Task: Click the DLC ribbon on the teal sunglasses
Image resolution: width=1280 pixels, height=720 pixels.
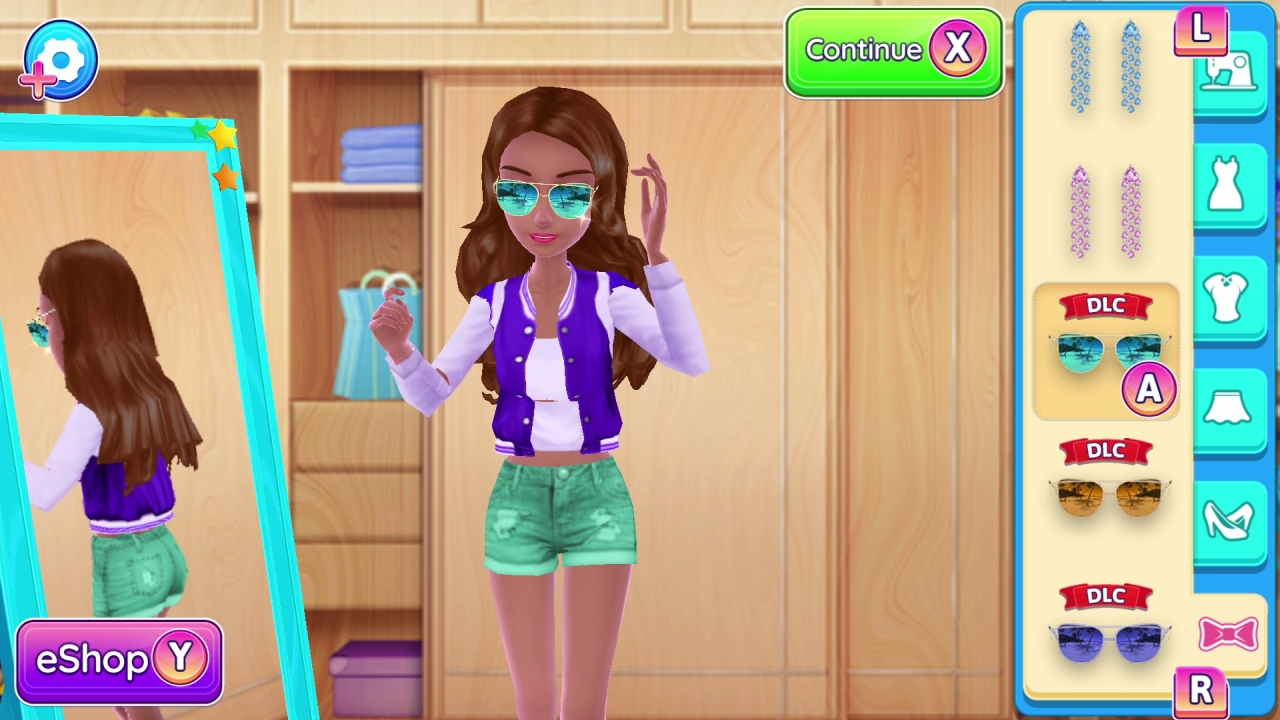Action: coord(1105,306)
